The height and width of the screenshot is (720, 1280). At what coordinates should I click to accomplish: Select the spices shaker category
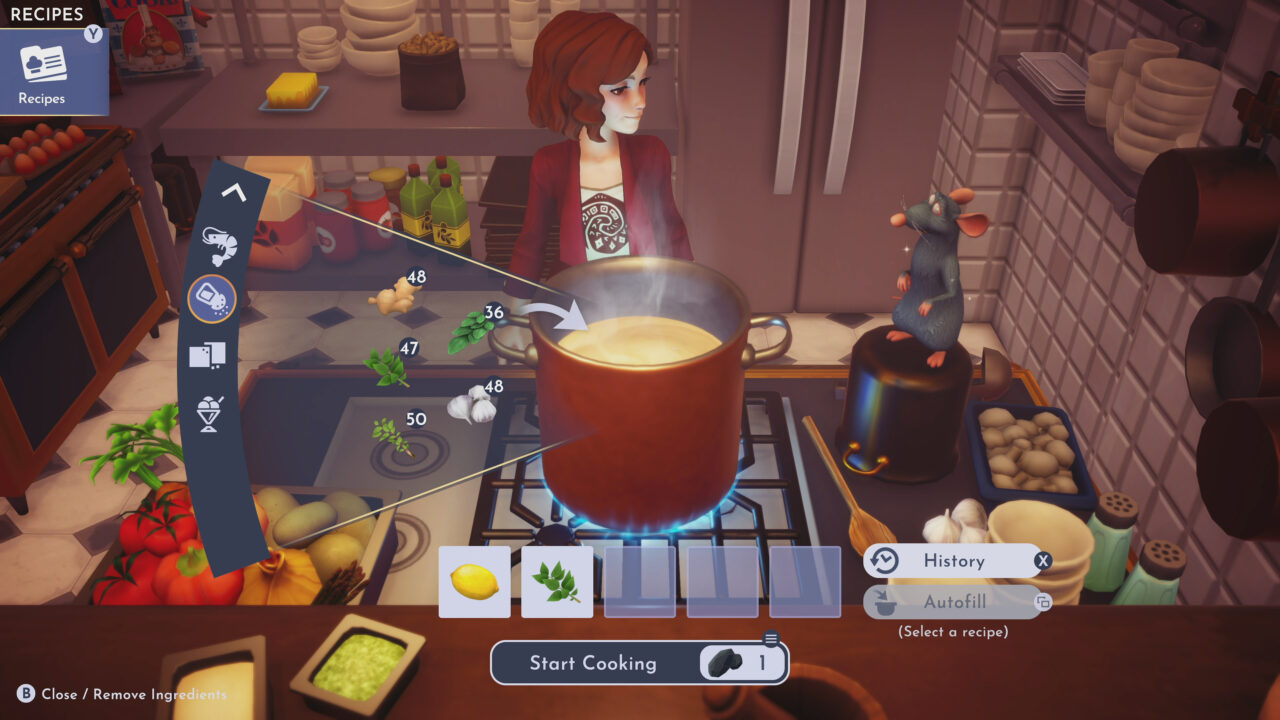(x=212, y=299)
